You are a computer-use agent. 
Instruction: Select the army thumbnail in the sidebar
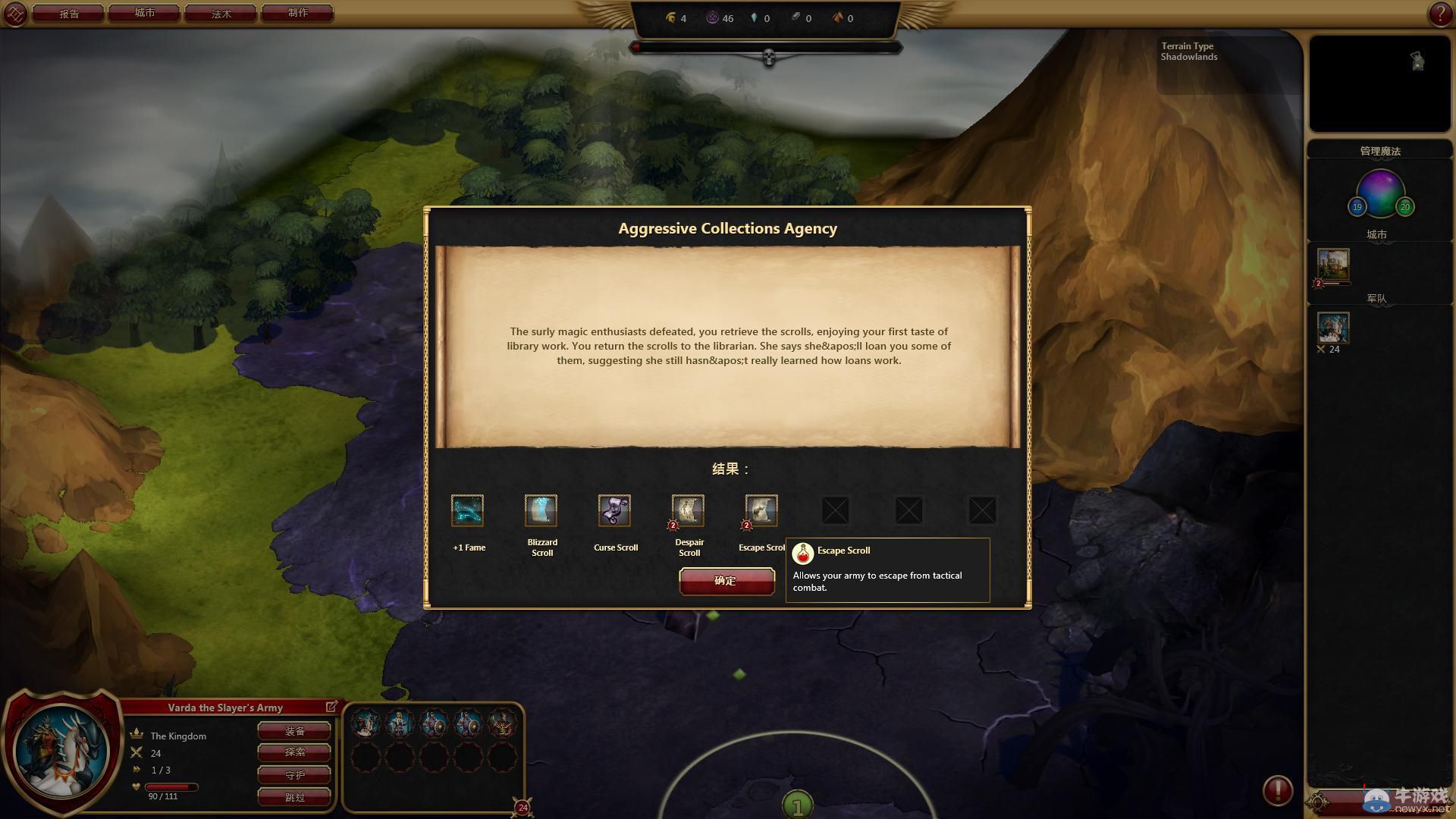[1333, 328]
